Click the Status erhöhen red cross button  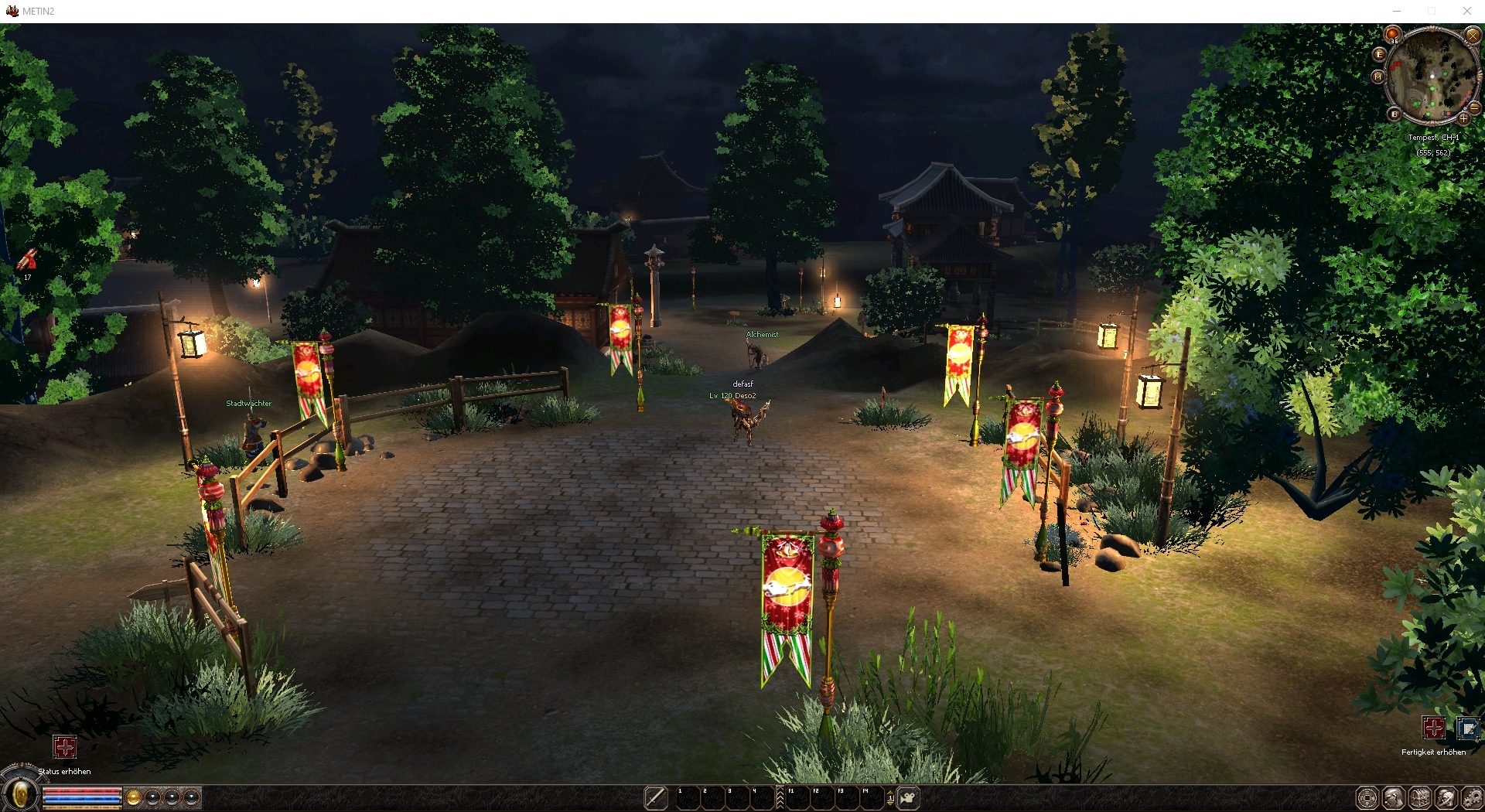[x=64, y=747]
